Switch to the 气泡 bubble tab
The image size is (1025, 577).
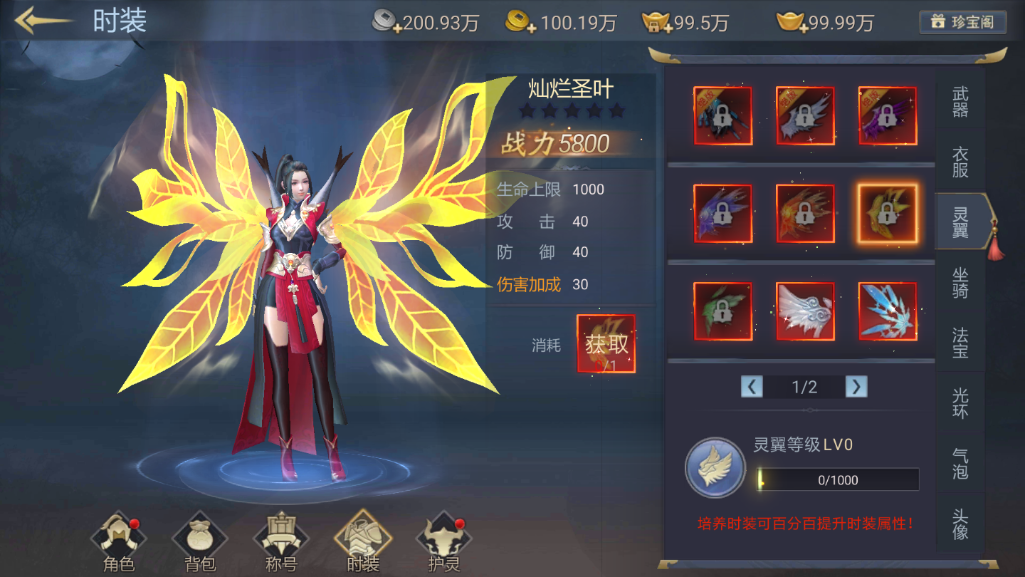point(960,463)
